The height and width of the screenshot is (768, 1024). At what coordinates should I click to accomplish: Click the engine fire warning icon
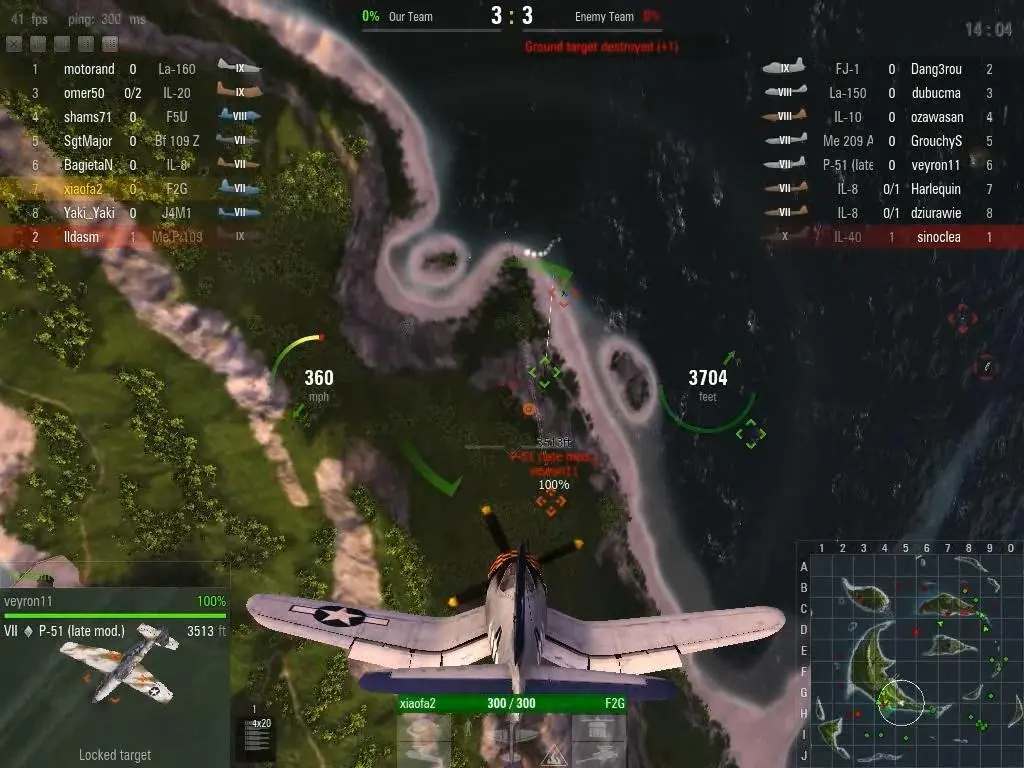tap(553, 757)
